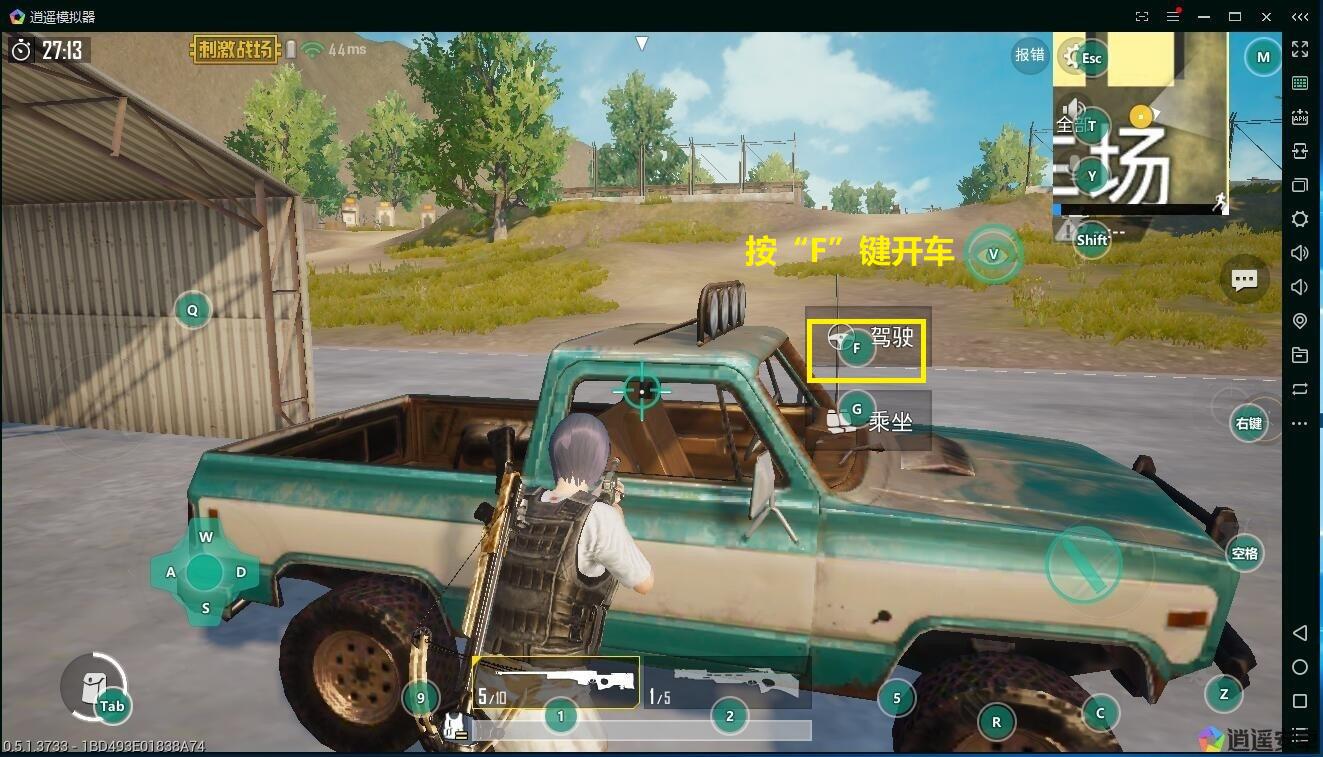The image size is (1323, 757).
Task: Open the backpack inventory icon
Action: click(x=93, y=686)
